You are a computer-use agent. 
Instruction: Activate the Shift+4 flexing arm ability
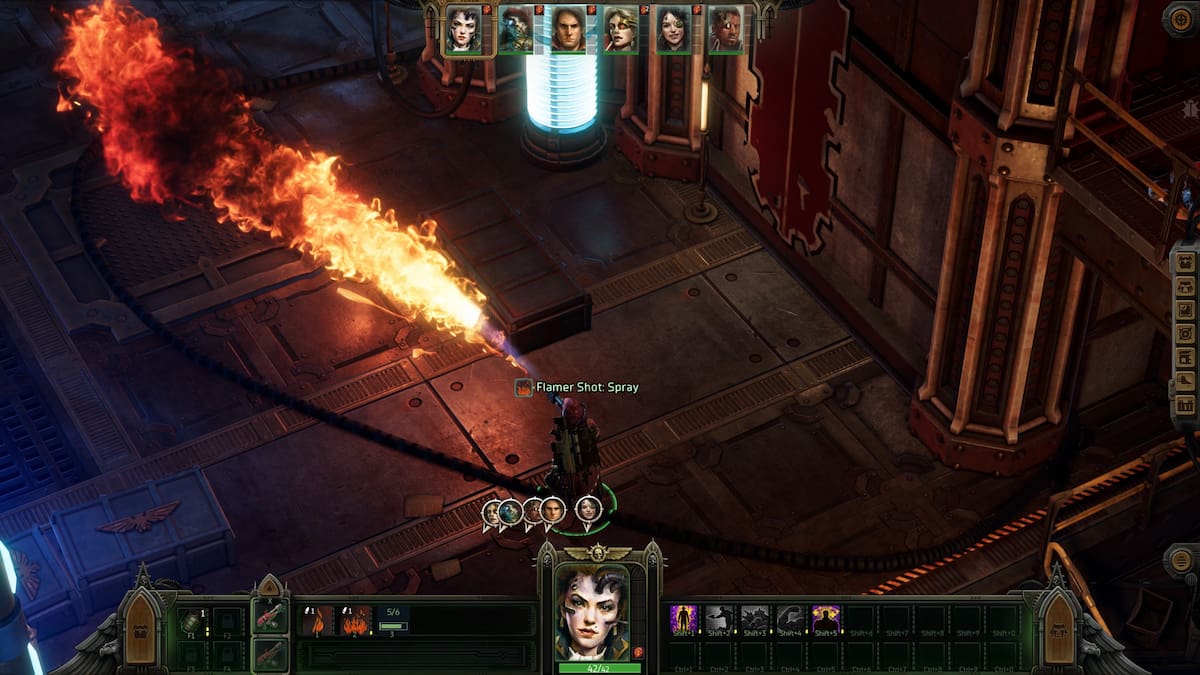pos(791,620)
